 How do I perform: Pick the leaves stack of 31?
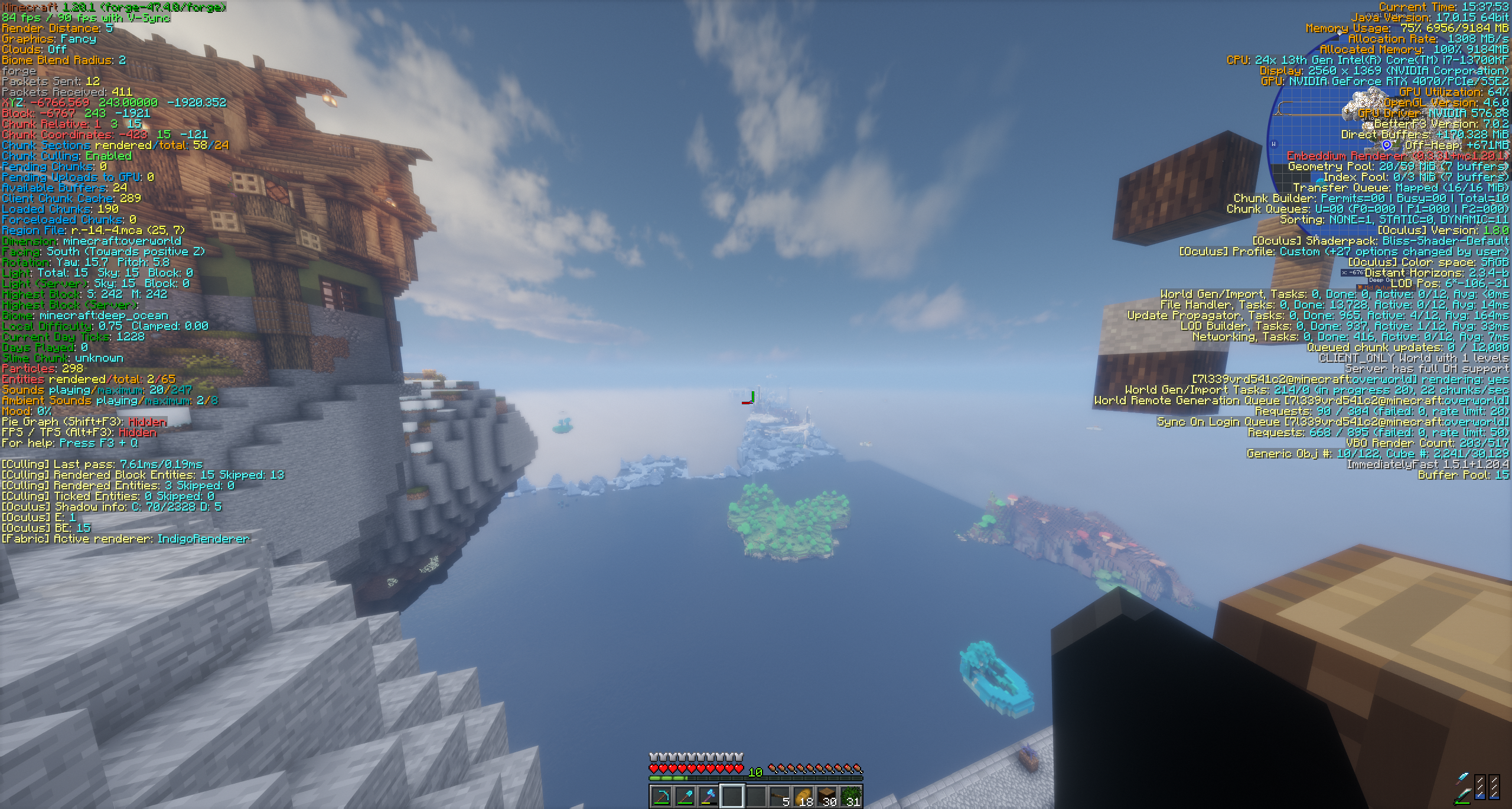tap(851, 797)
